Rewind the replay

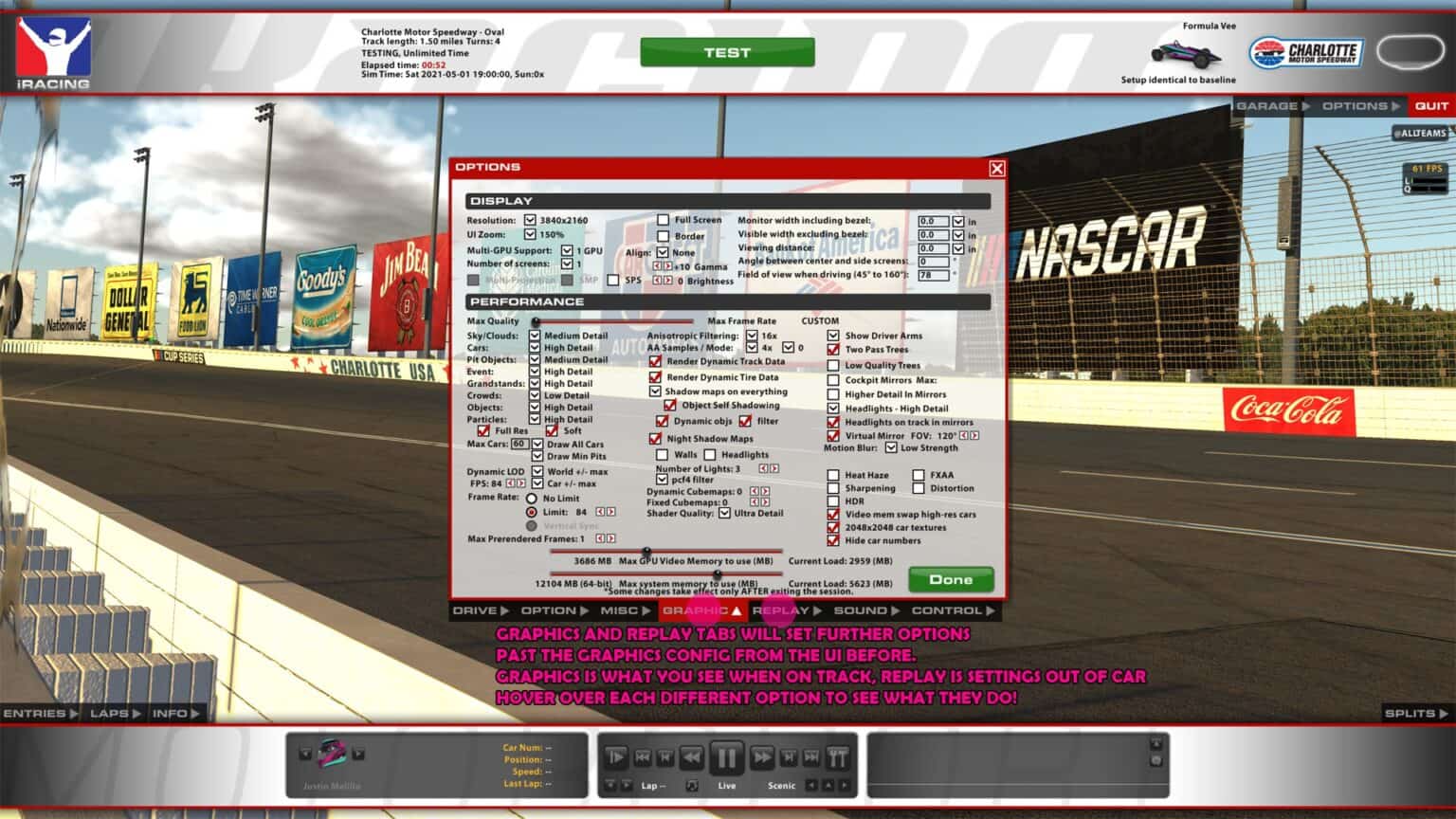[689, 756]
